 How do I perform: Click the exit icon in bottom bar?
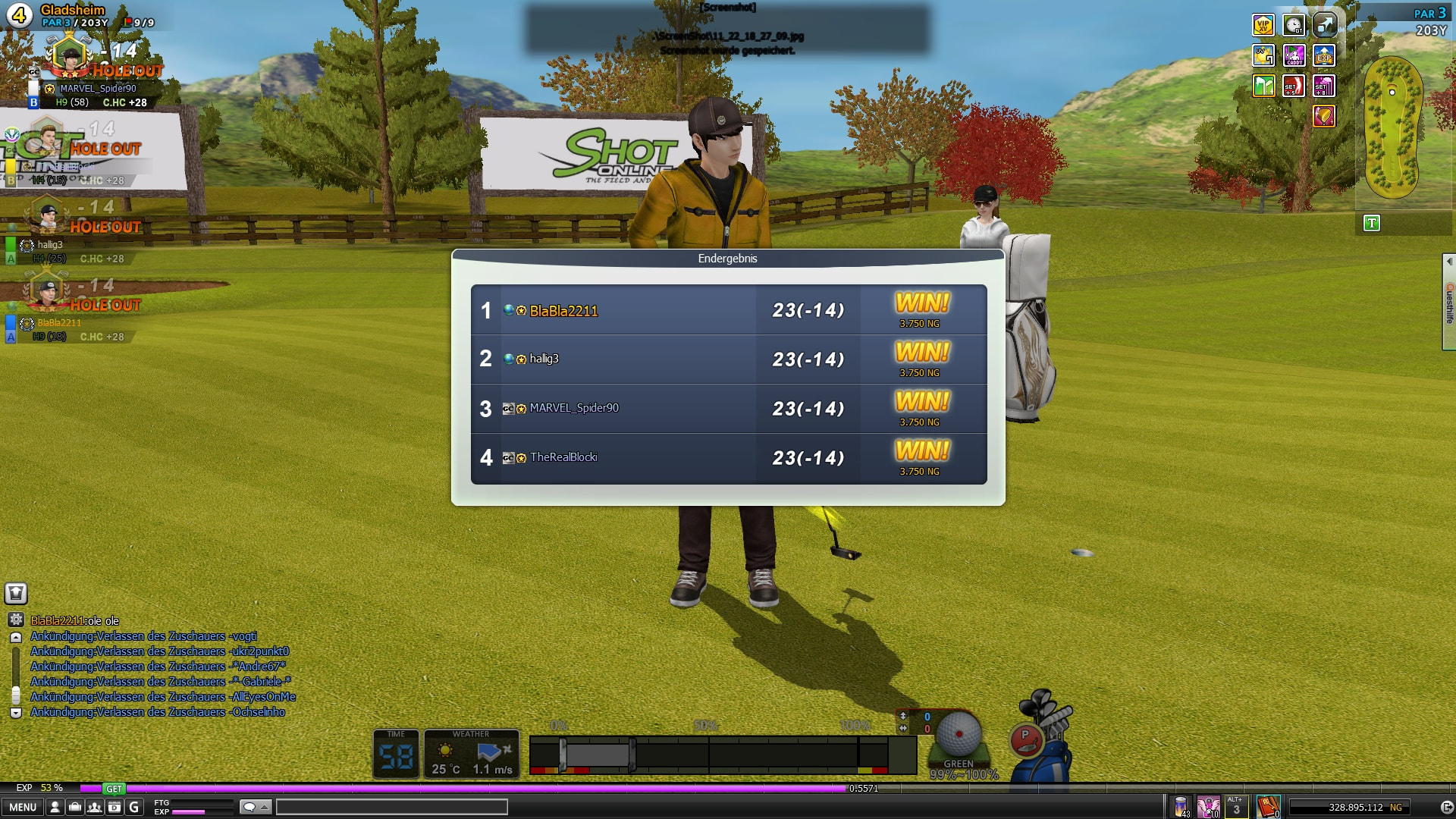point(1445,807)
